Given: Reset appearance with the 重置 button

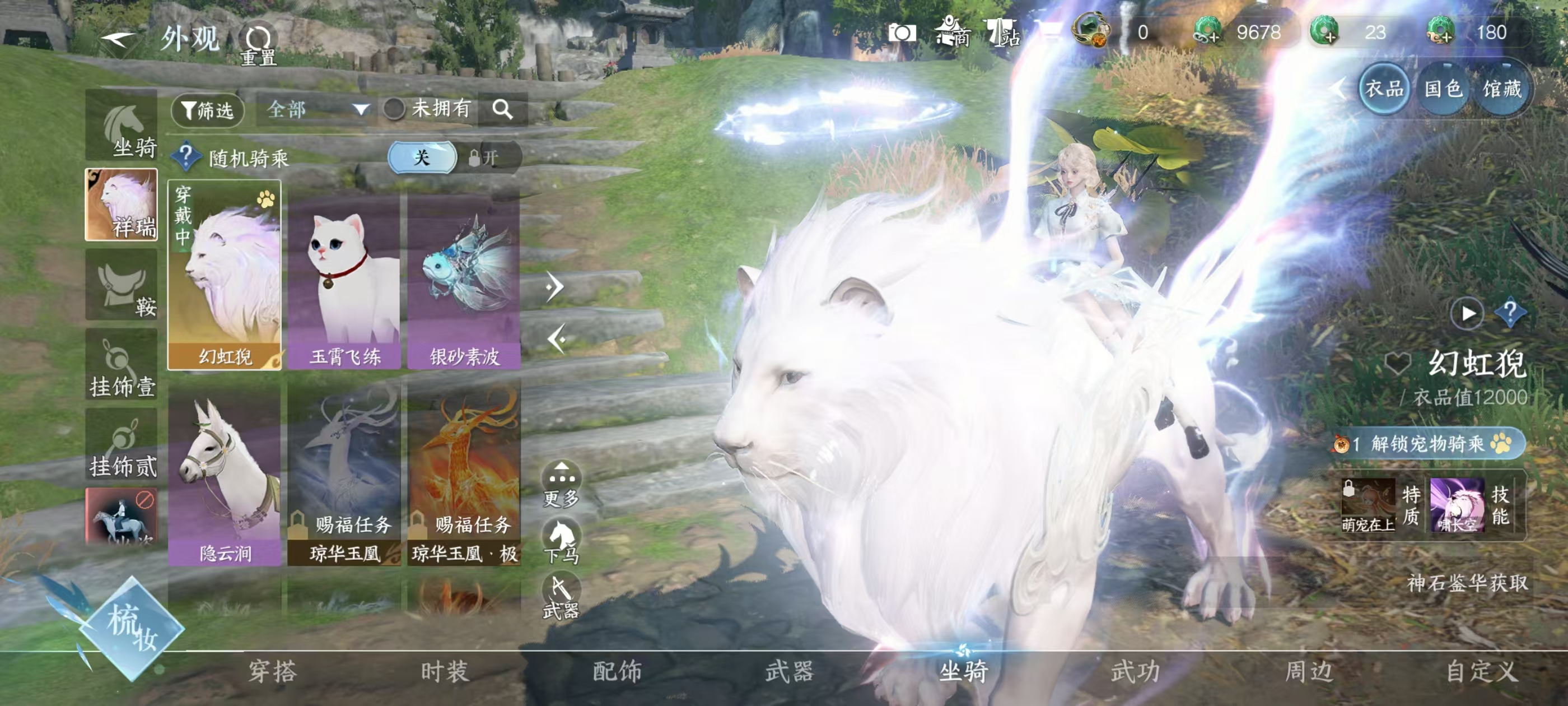Looking at the screenshot, I should pyautogui.click(x=259, y=44).
